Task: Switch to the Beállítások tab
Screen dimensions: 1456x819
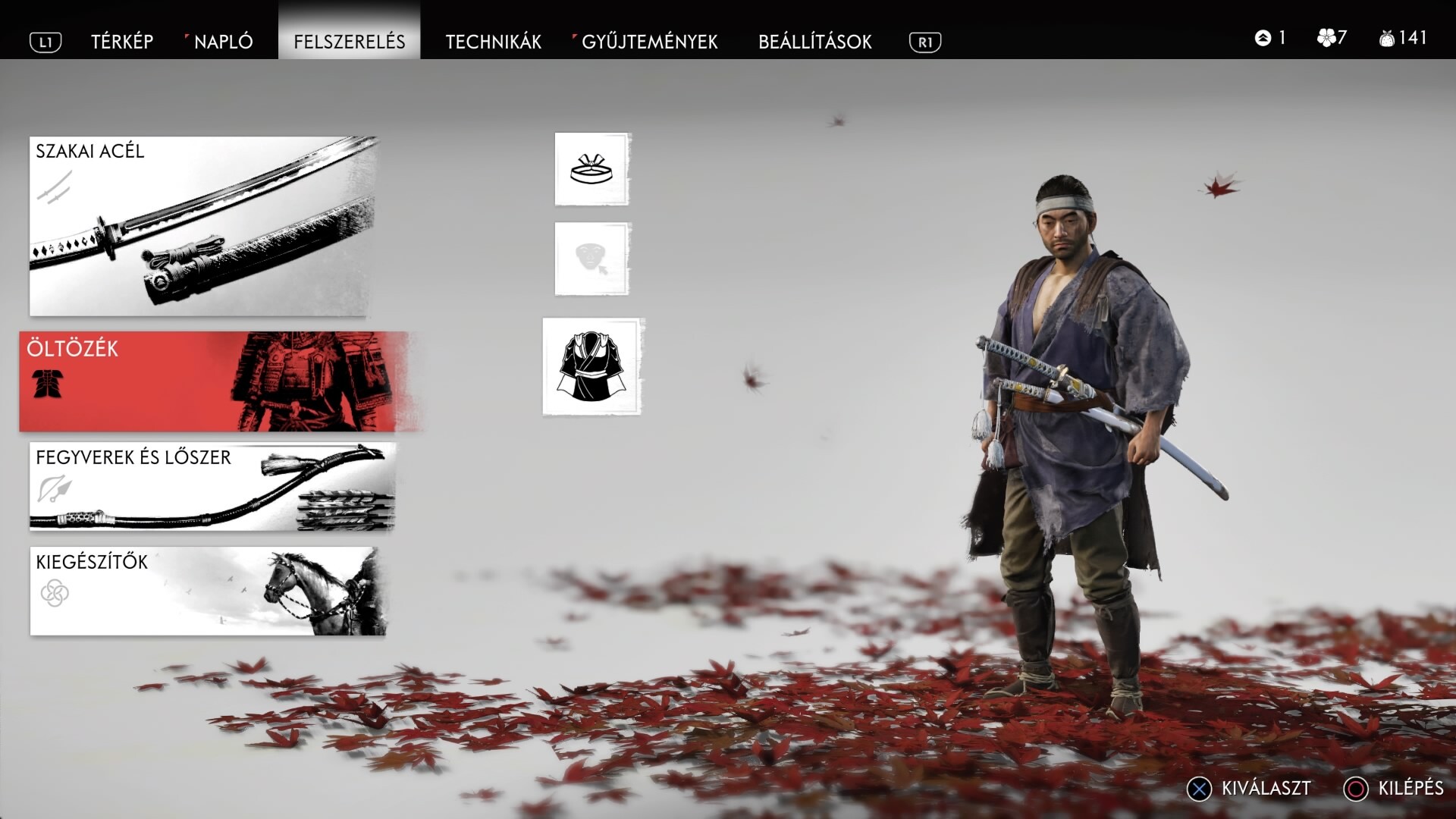Action: tap(814, 42)
